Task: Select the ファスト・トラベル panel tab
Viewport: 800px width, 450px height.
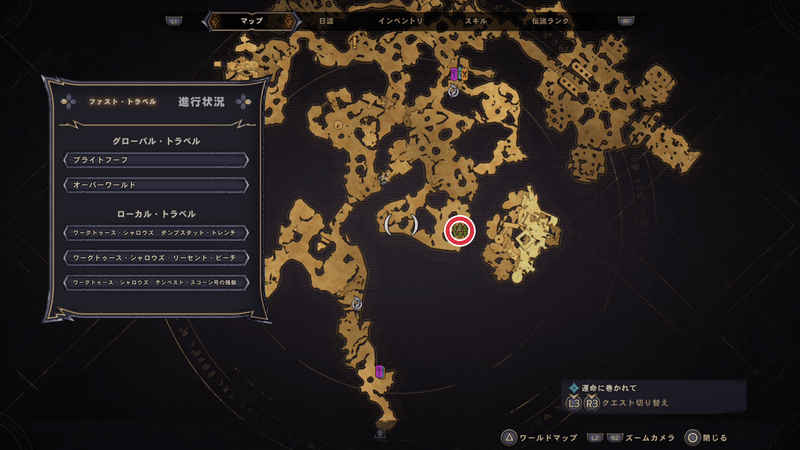Action: [x=117, y=102]
